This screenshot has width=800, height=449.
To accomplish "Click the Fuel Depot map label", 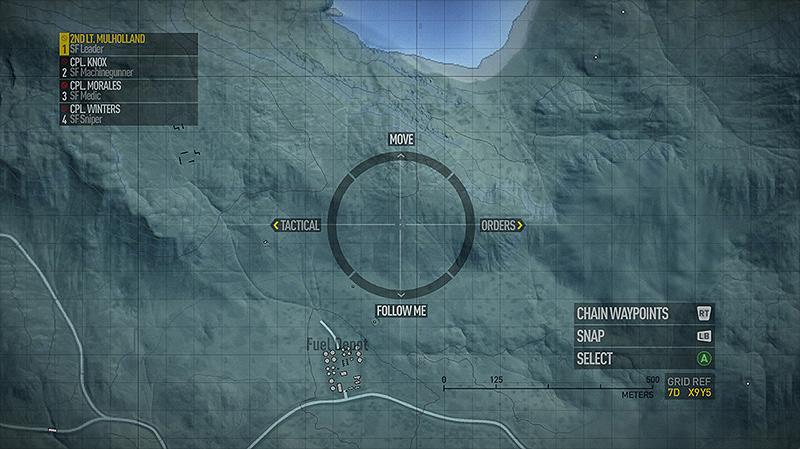I will pos(337,345).
